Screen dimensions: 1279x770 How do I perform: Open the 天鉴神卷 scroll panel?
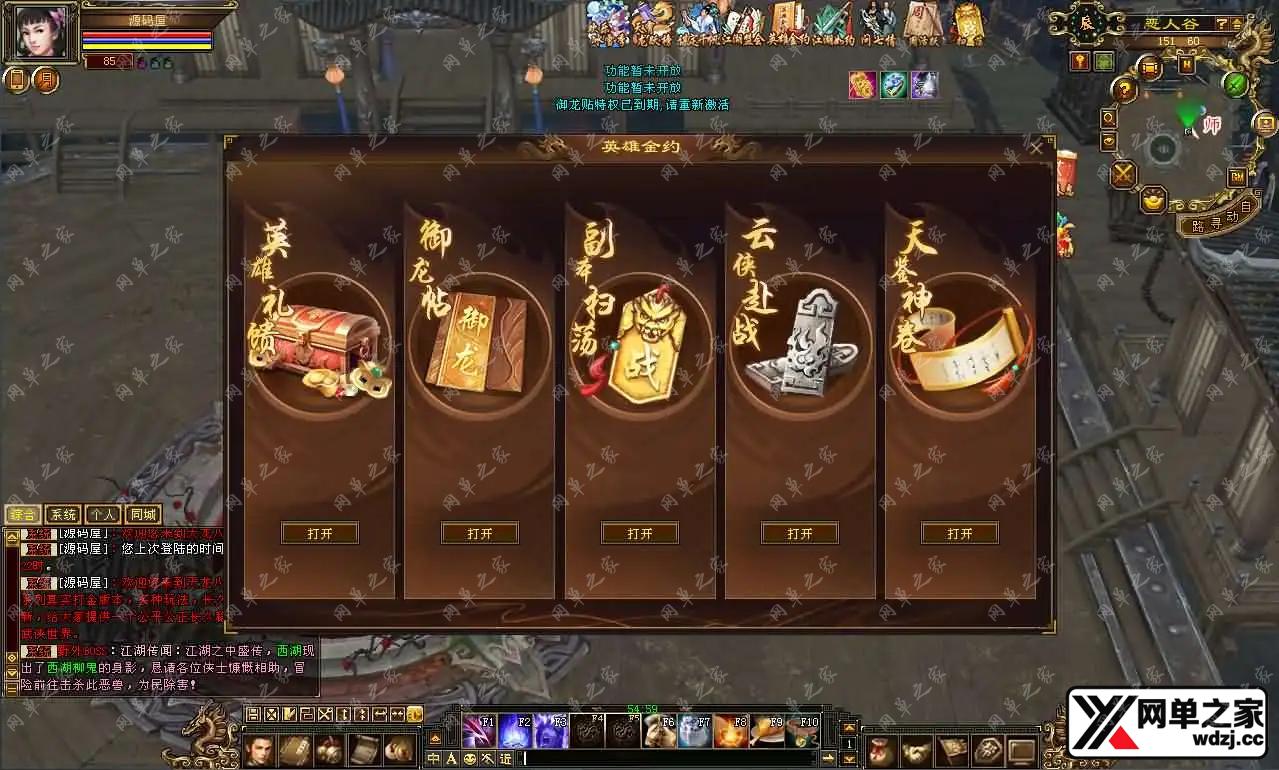(x=960, y=534)
